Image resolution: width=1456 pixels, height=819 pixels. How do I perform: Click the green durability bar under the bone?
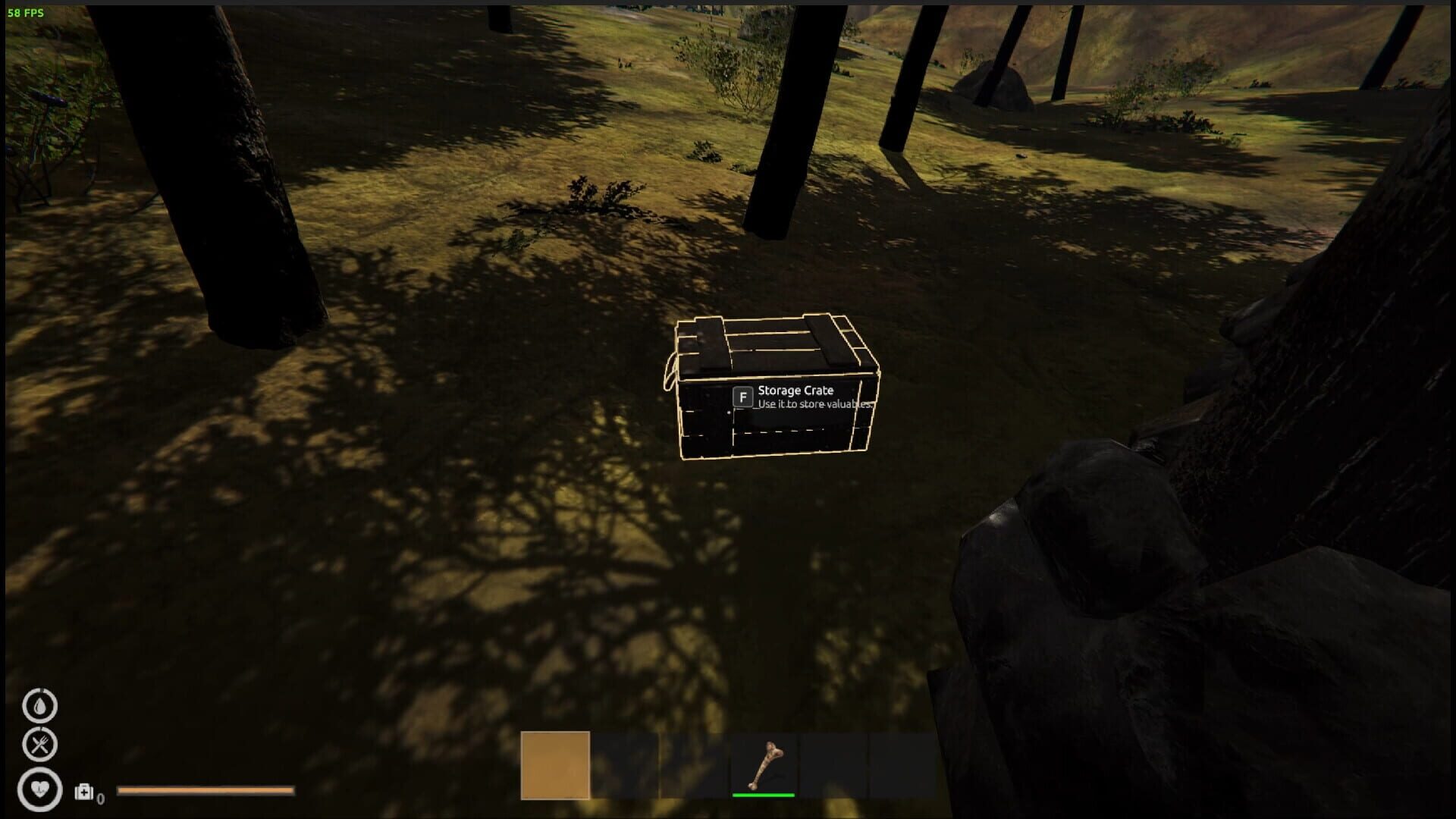click(762, 795)
